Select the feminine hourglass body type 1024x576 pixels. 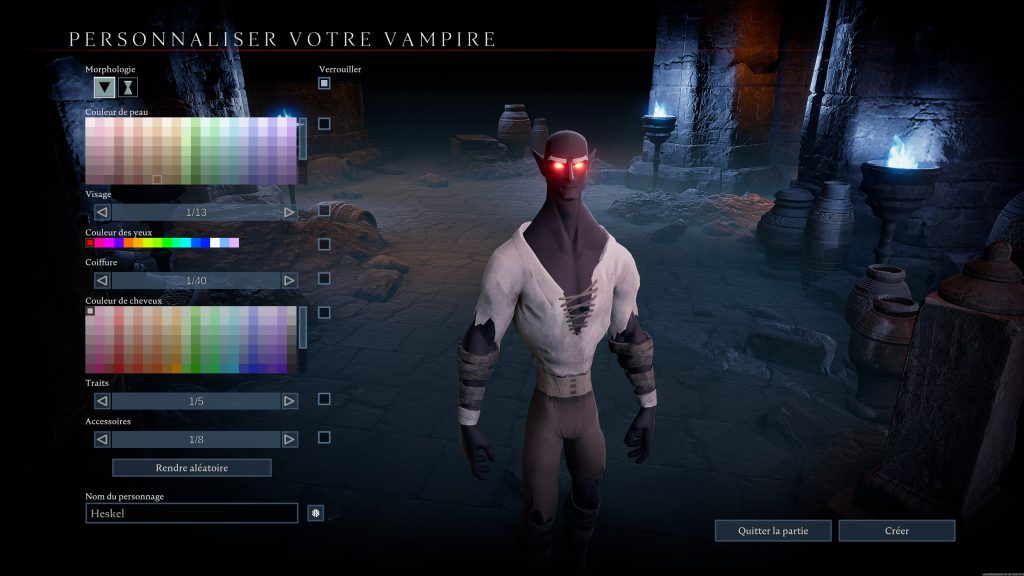pos(128,87)
